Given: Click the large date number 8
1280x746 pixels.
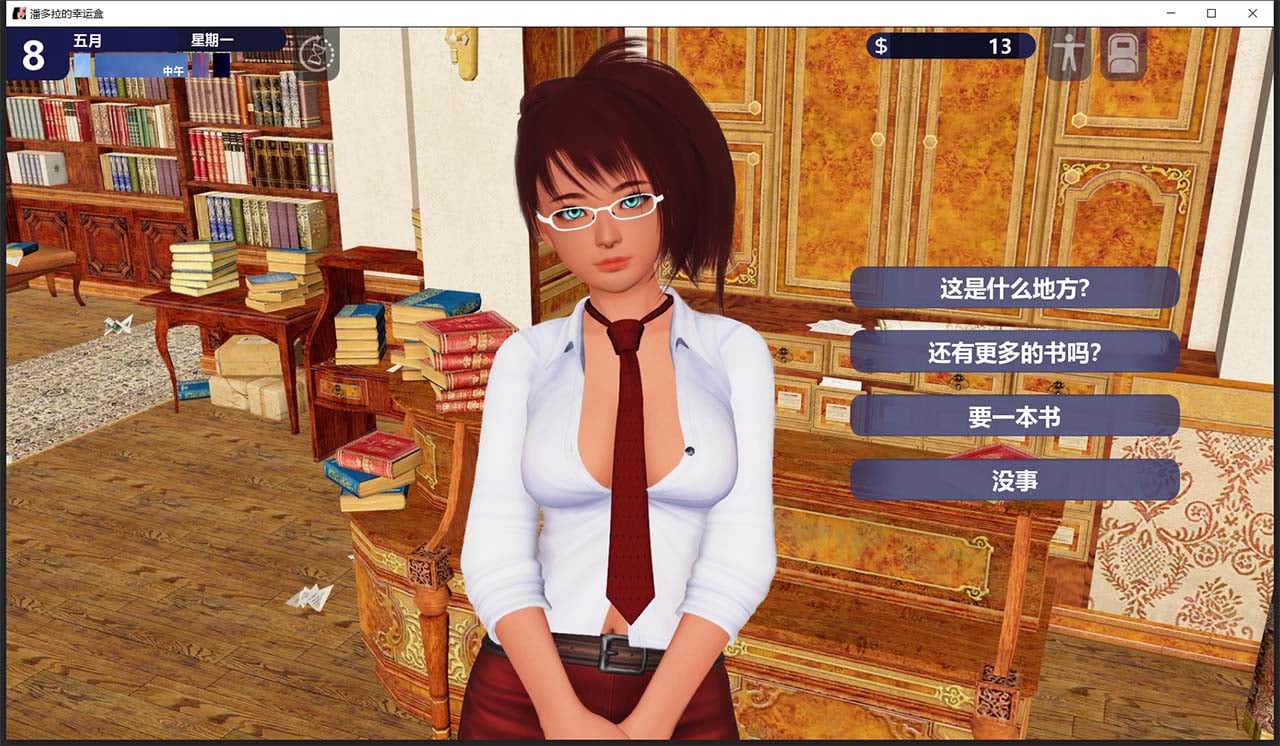Looking at the screenshot, I should coord(34,55).
